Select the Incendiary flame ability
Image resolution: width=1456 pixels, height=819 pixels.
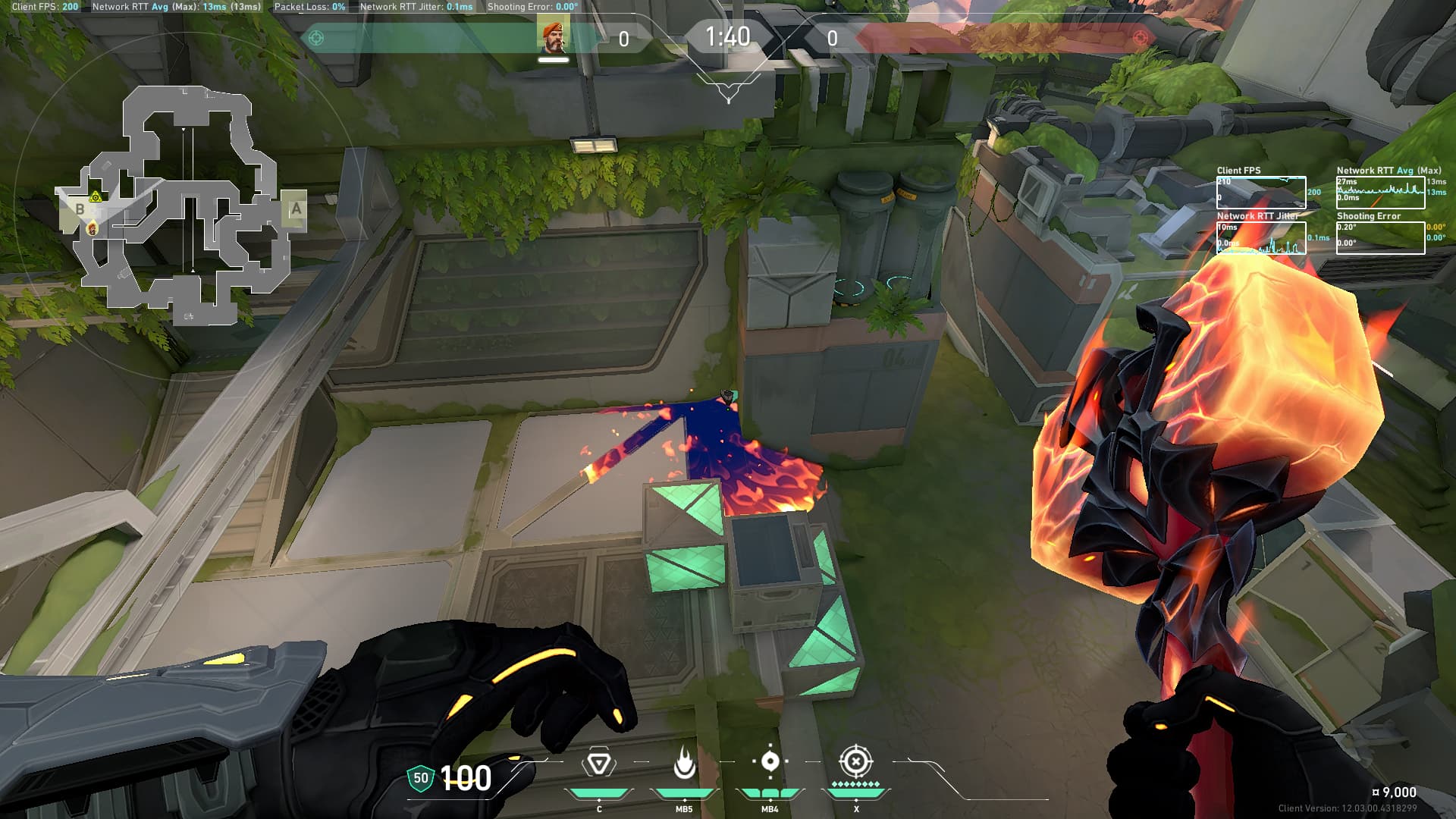(684, 763)
